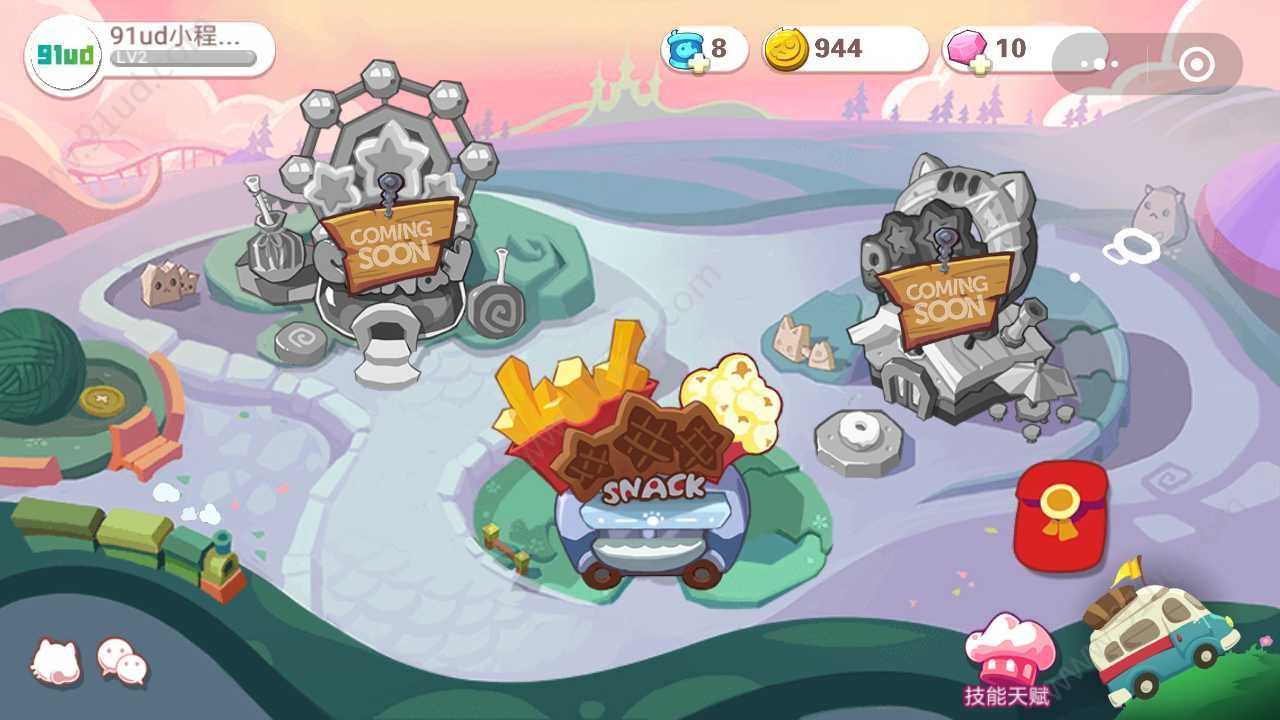Open the skill talent mushroom menu
This screenshot has height=720, width=1280.
1008,655
